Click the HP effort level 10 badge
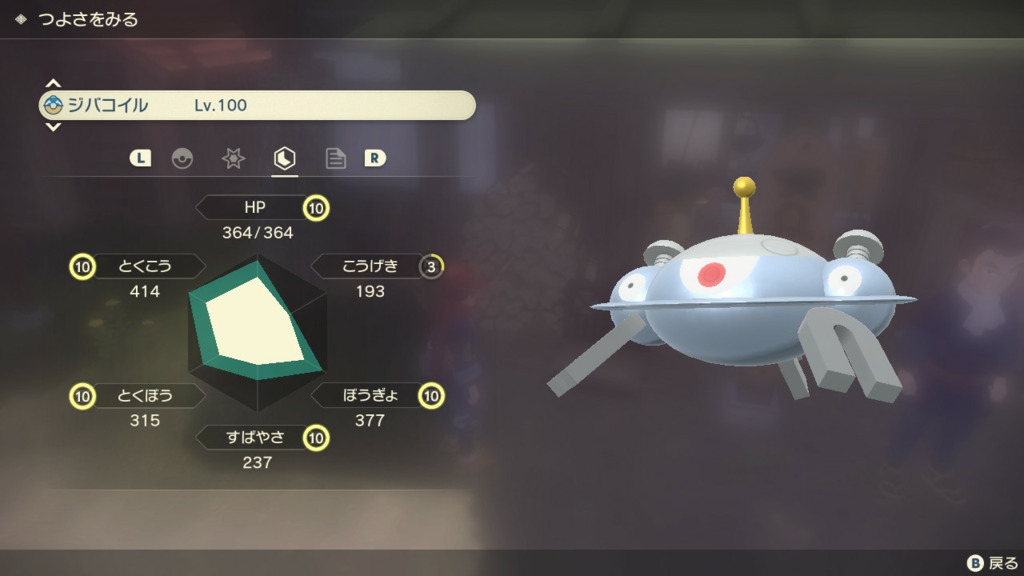Viewport: 1024px width, 576px height. pyautogui.click(x=317, y=208)
